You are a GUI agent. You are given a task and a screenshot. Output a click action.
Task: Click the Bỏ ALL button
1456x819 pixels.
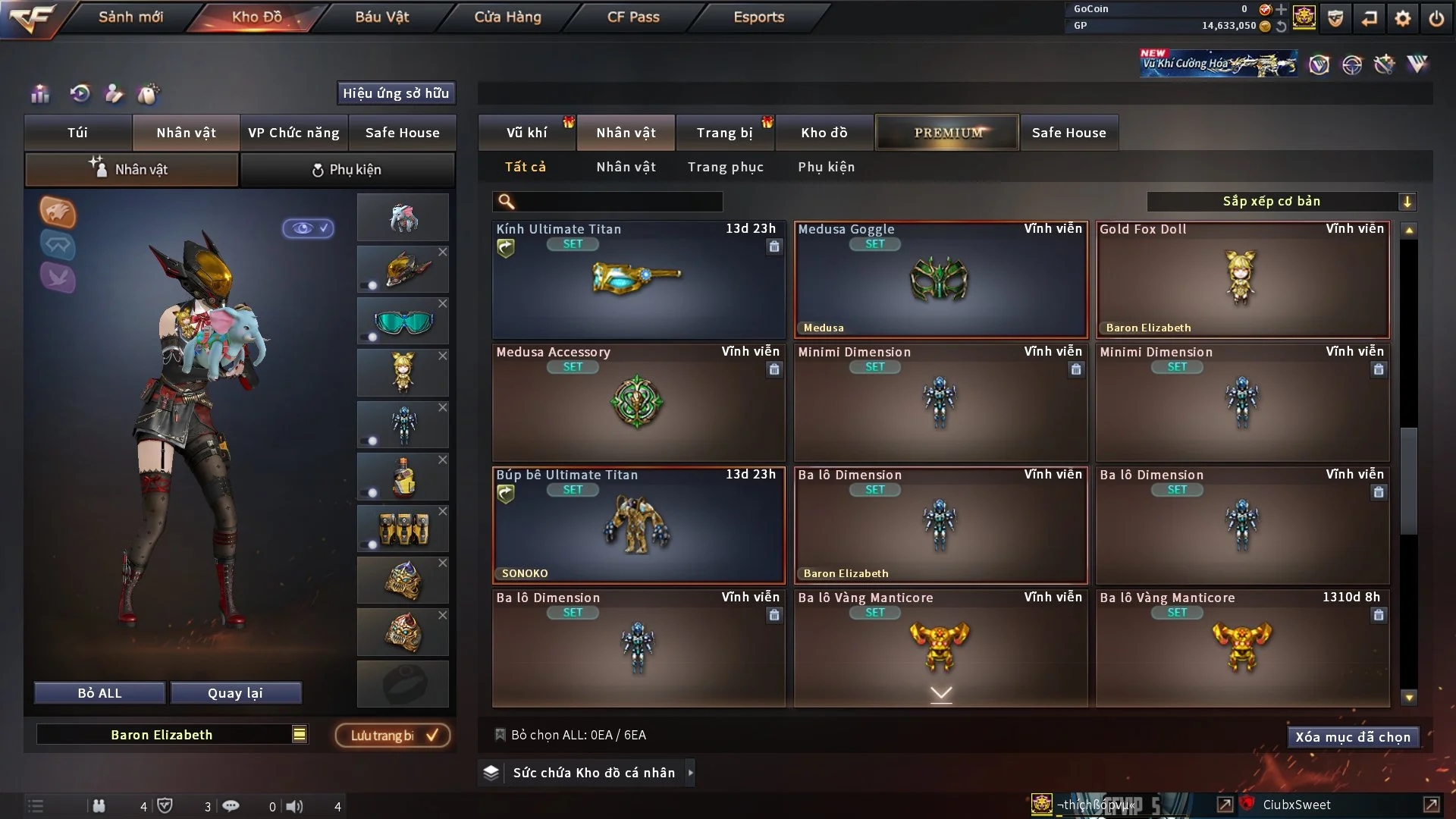point(99,693)
